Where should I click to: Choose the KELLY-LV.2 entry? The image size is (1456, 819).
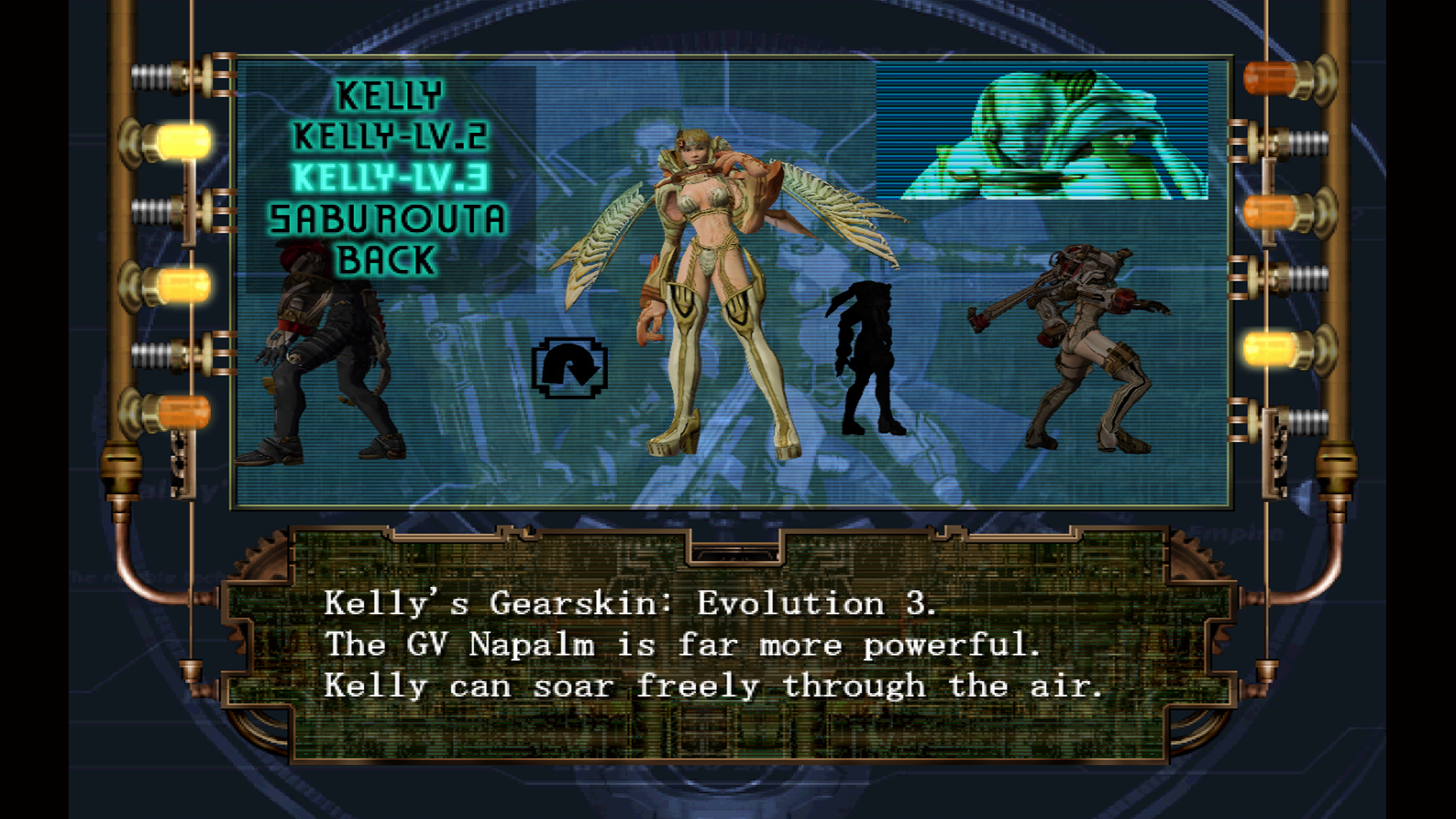point(390,137)
